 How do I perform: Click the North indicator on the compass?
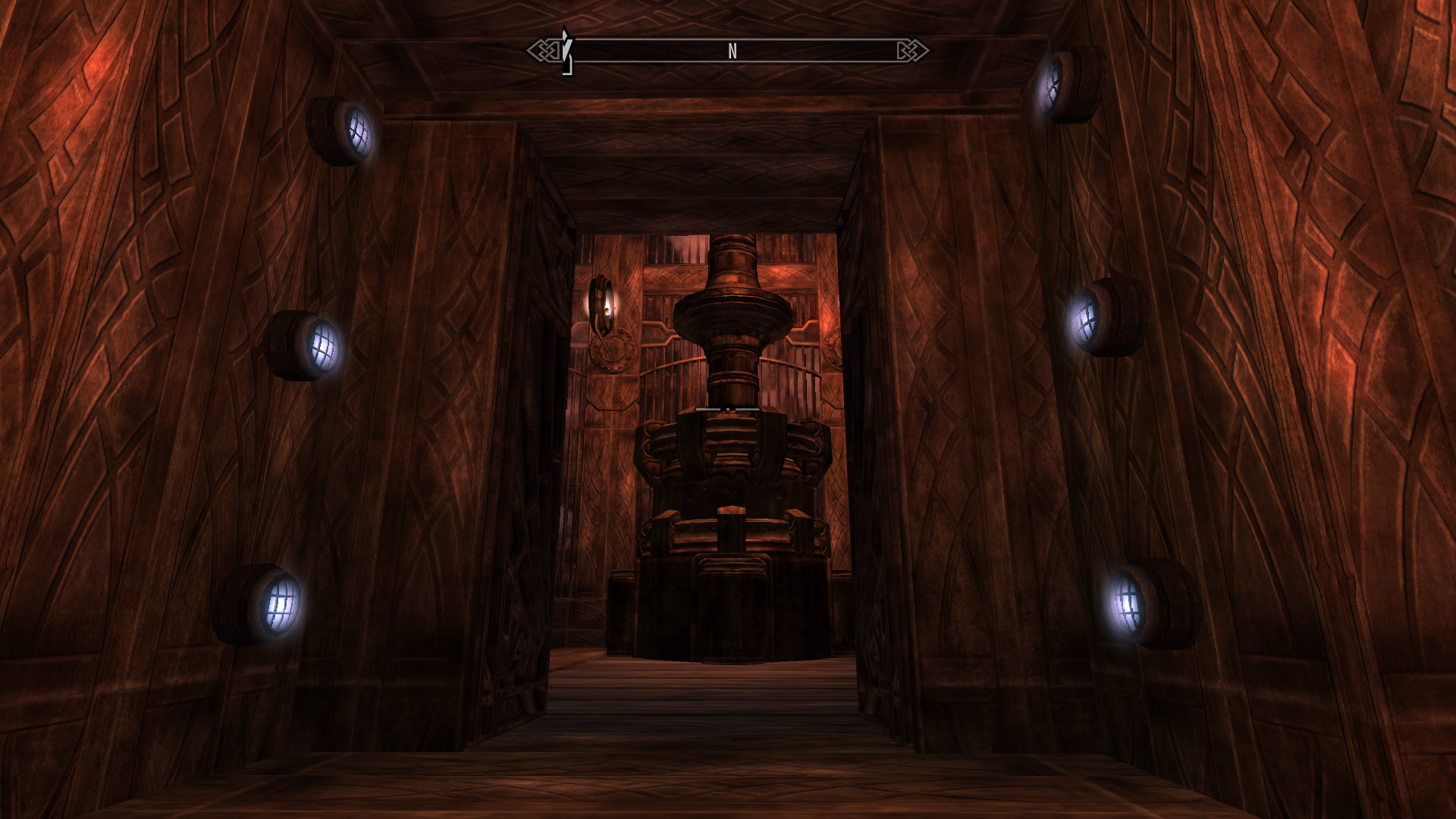click(732, 52)
